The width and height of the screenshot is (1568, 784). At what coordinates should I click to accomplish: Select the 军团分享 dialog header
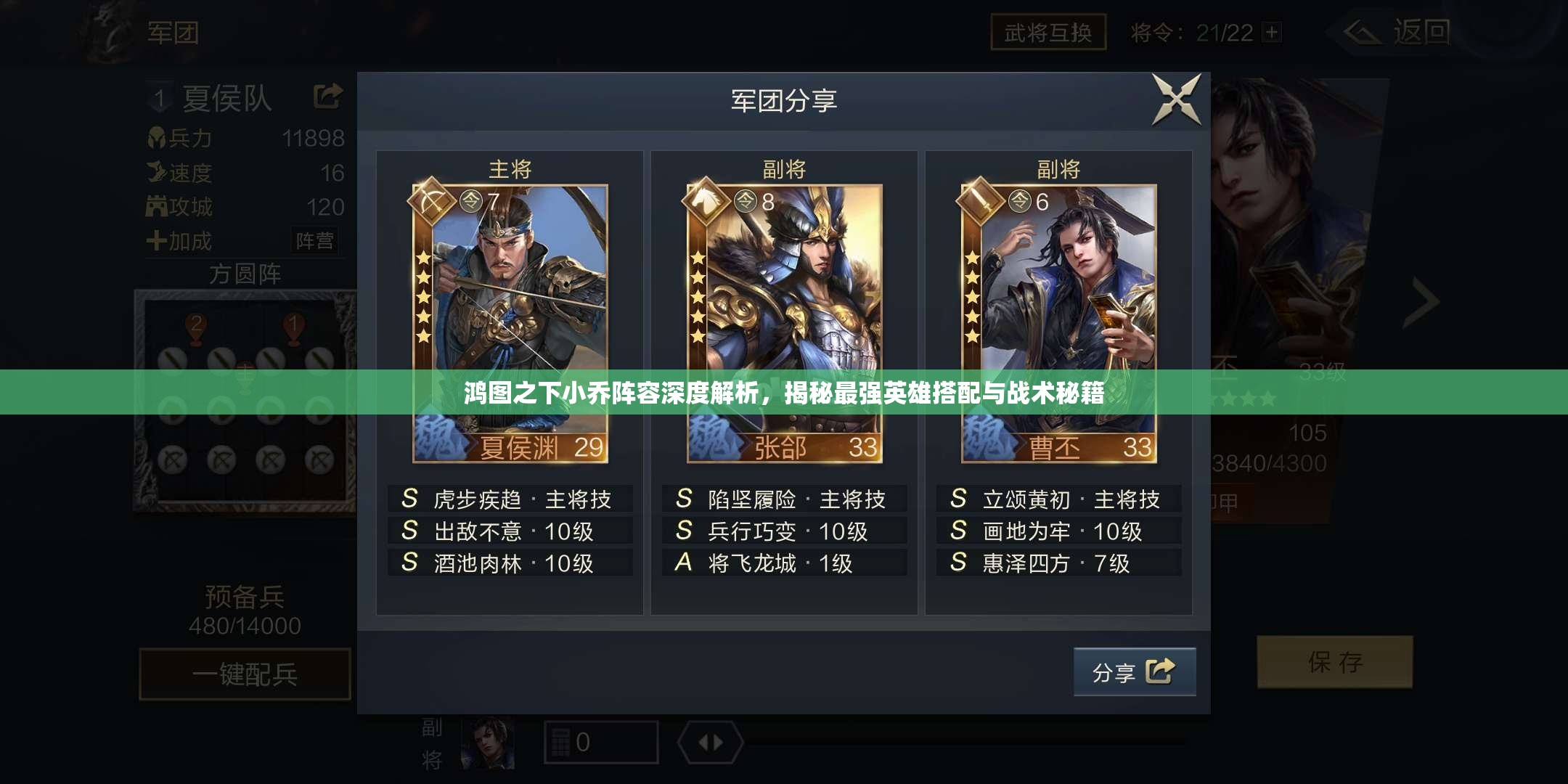783,102
